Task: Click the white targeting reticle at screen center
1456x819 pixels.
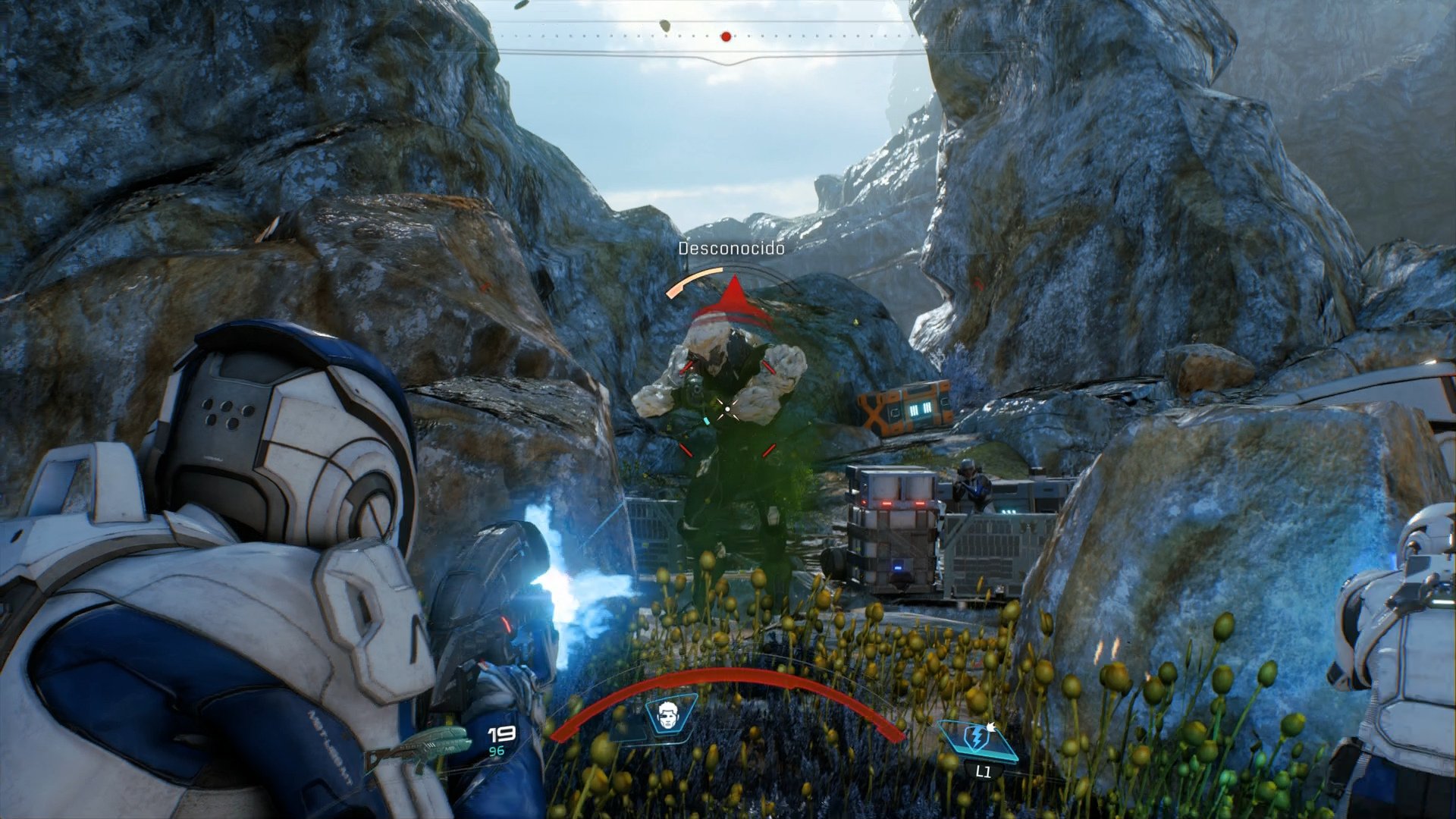Action: pos(728,408)
